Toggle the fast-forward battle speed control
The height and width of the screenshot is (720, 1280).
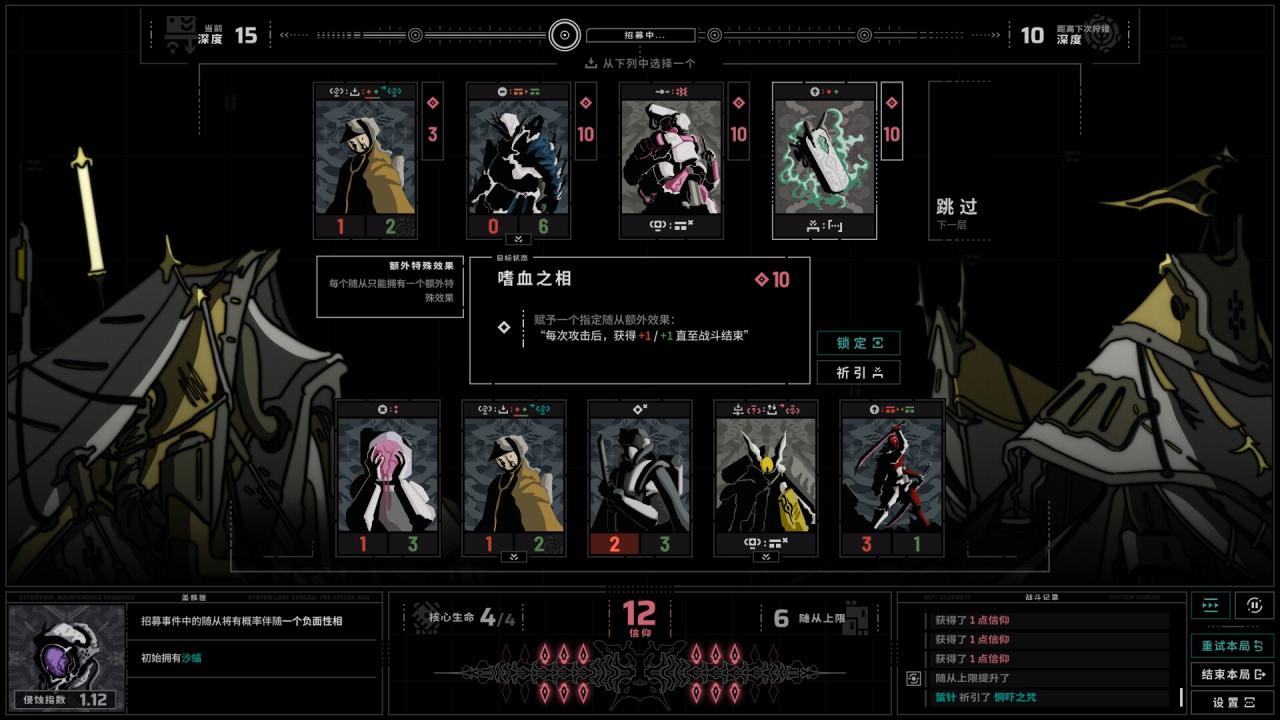[1209, 604]
